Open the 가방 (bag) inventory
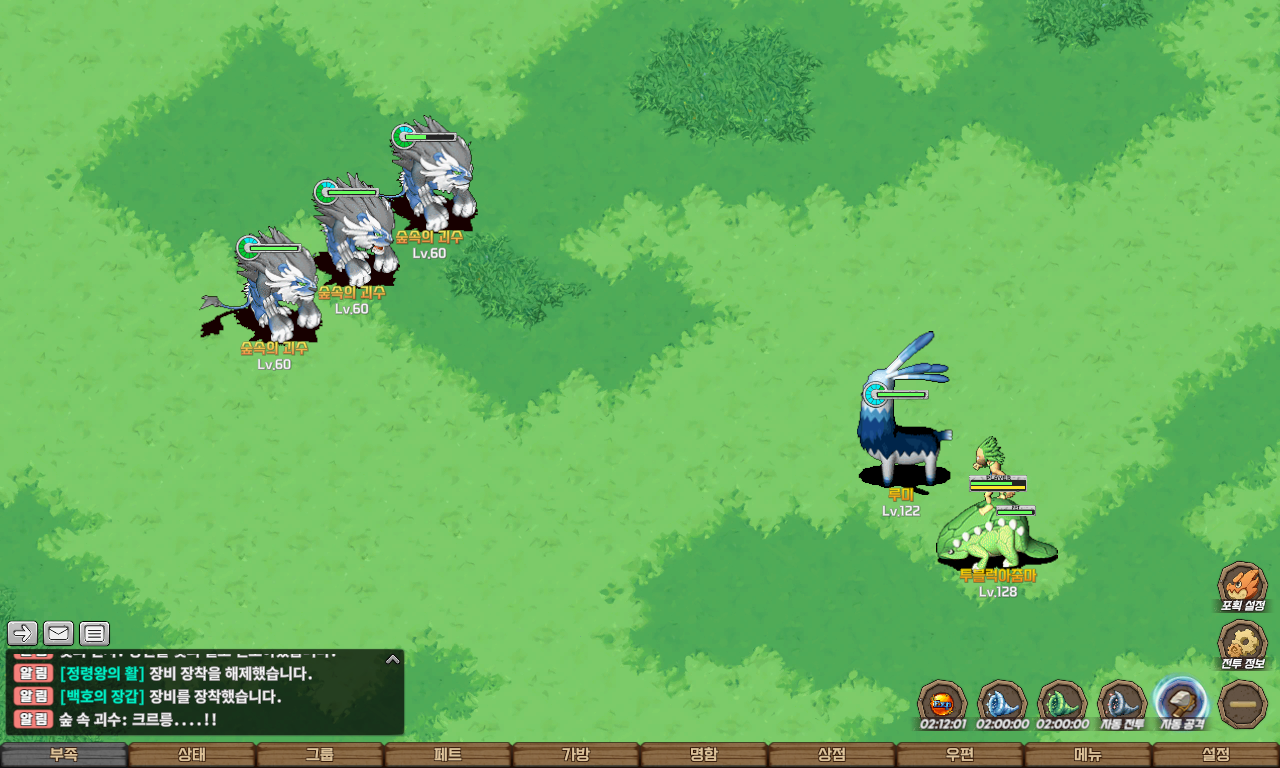The image size is (1280, 768). 576,755
